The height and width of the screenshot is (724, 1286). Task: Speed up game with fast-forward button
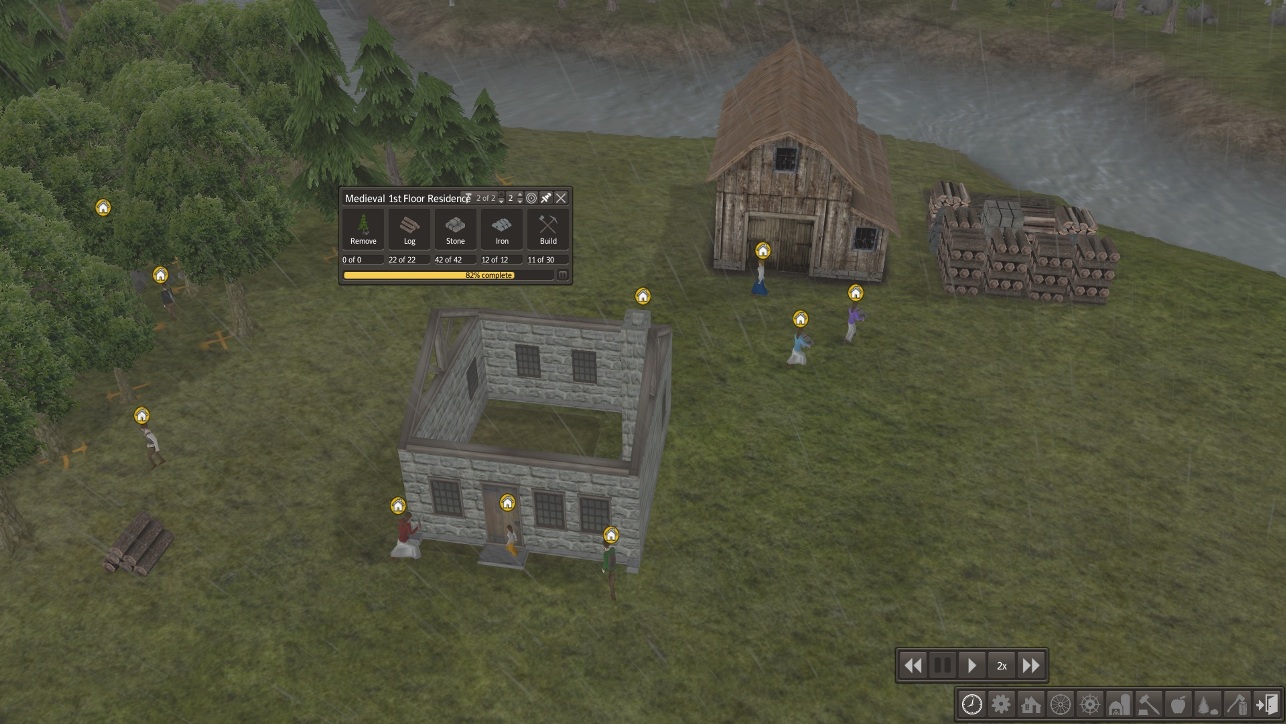1031,665
